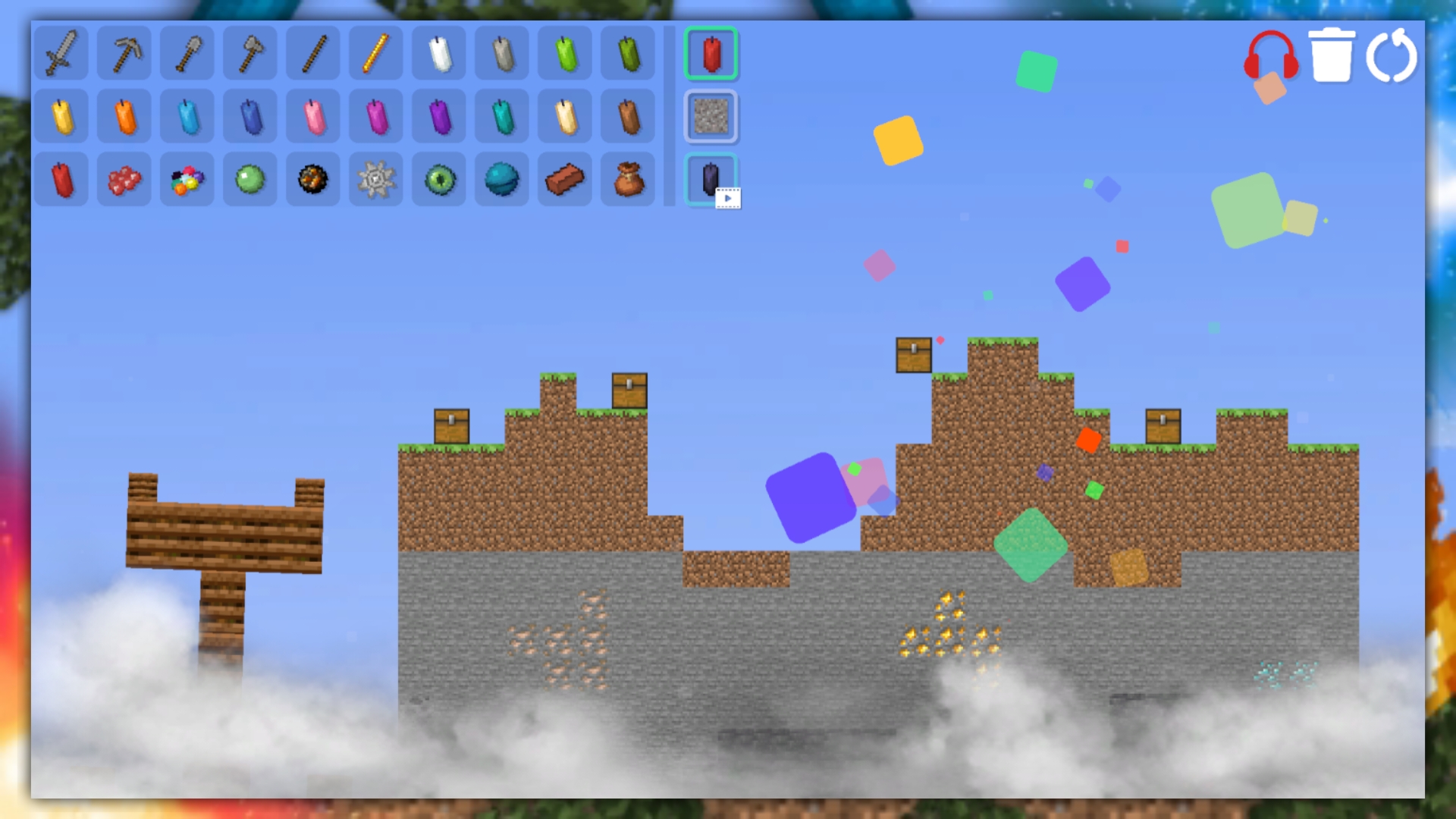
Task: Select the pickaxe tool
Action: tap(124, 53)
